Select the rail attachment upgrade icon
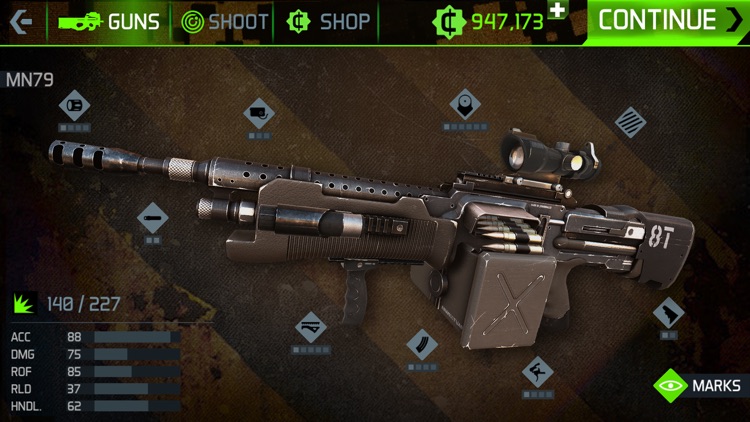The height and width of the screenshot is (422, 750). (x=310, y=327)
